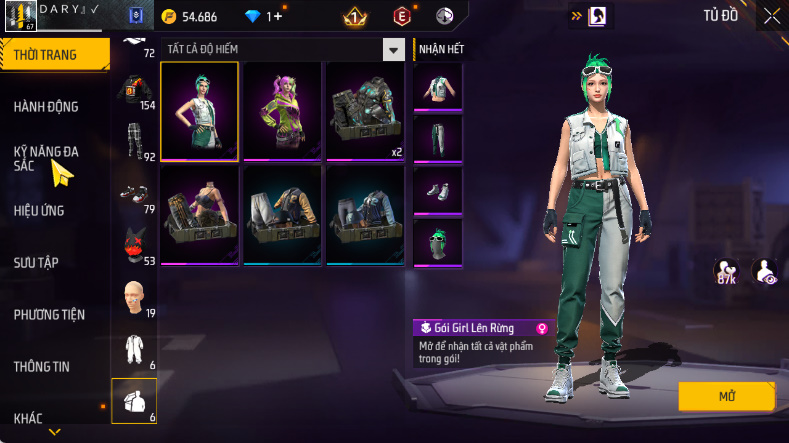Image resolution: width=789 pixels, height=443 pixels.
Task: Open the Thông Tin section
Action: tap(42, 366)
